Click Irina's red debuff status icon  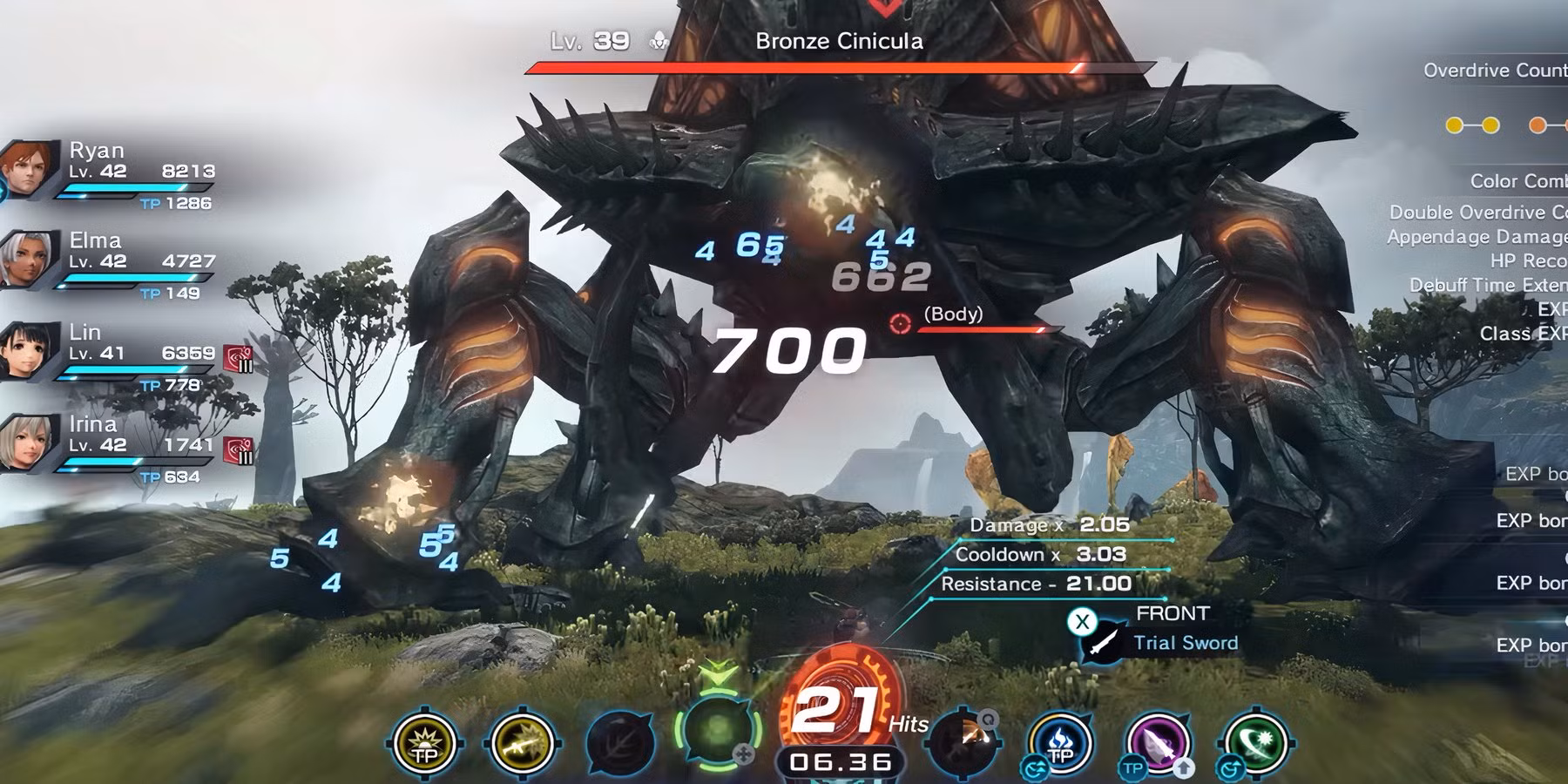point(238,450)
